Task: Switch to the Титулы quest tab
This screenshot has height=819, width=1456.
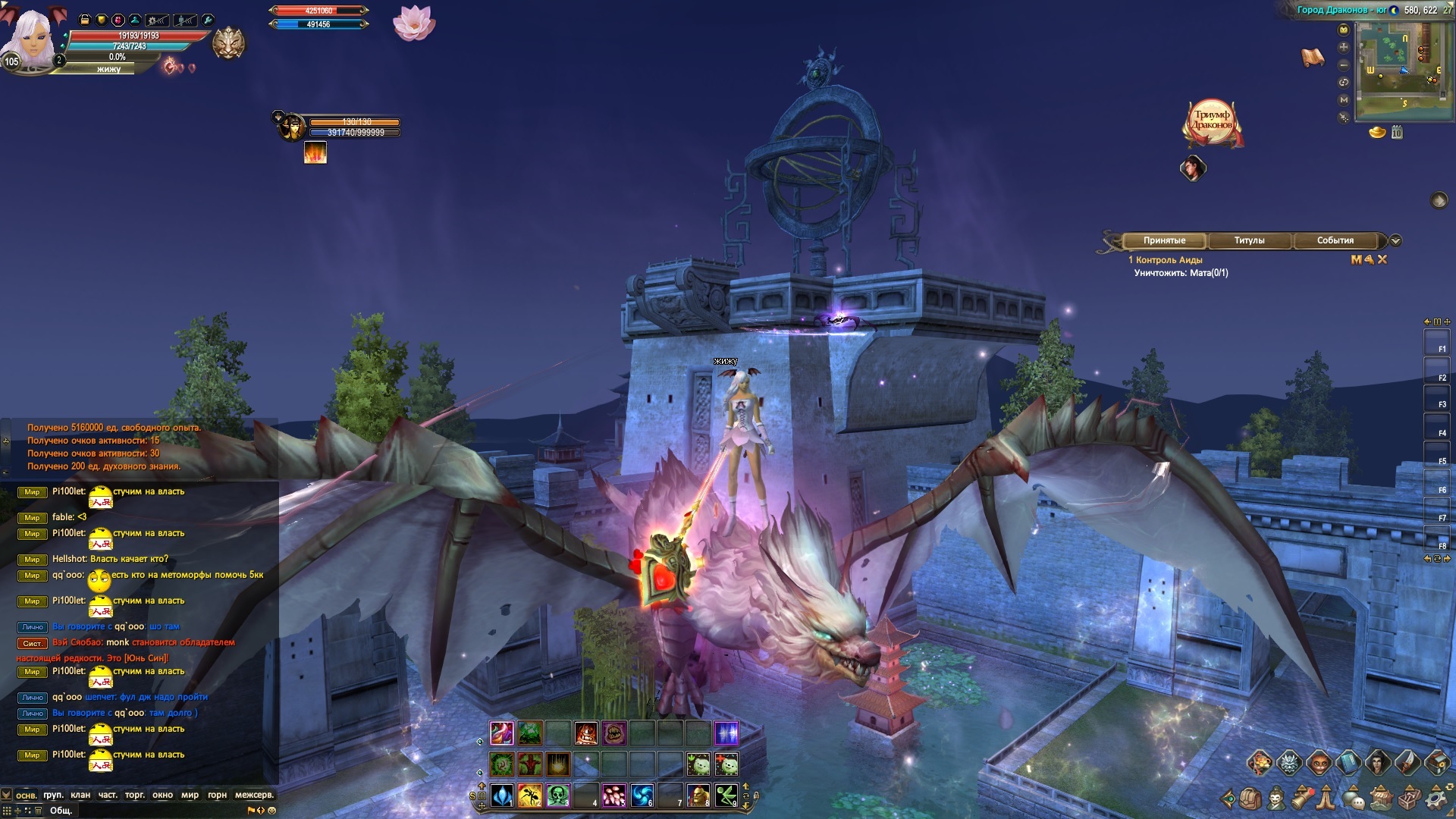Action: (x=1249, y=240)
